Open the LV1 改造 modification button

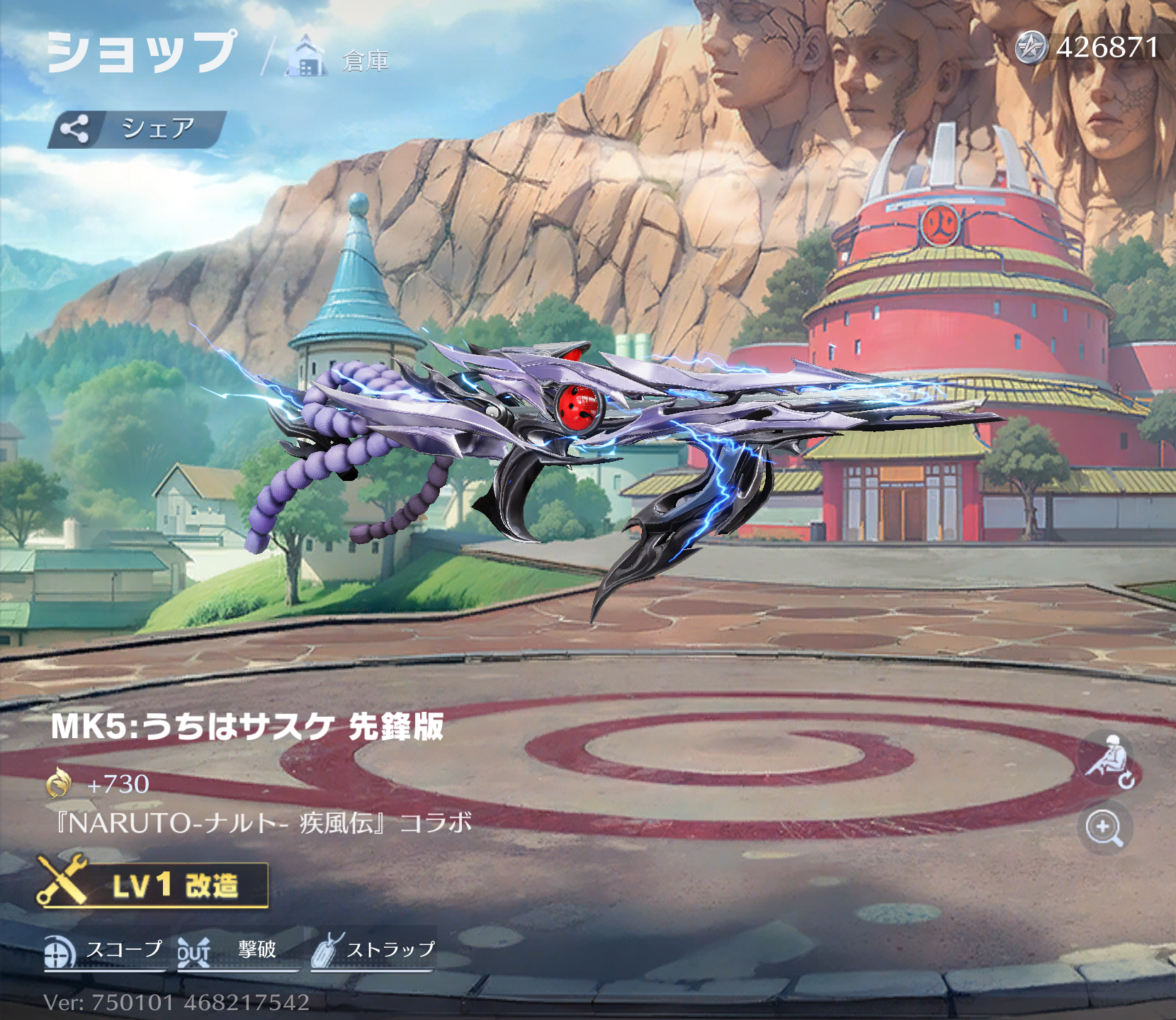click(x=153, y=885)
